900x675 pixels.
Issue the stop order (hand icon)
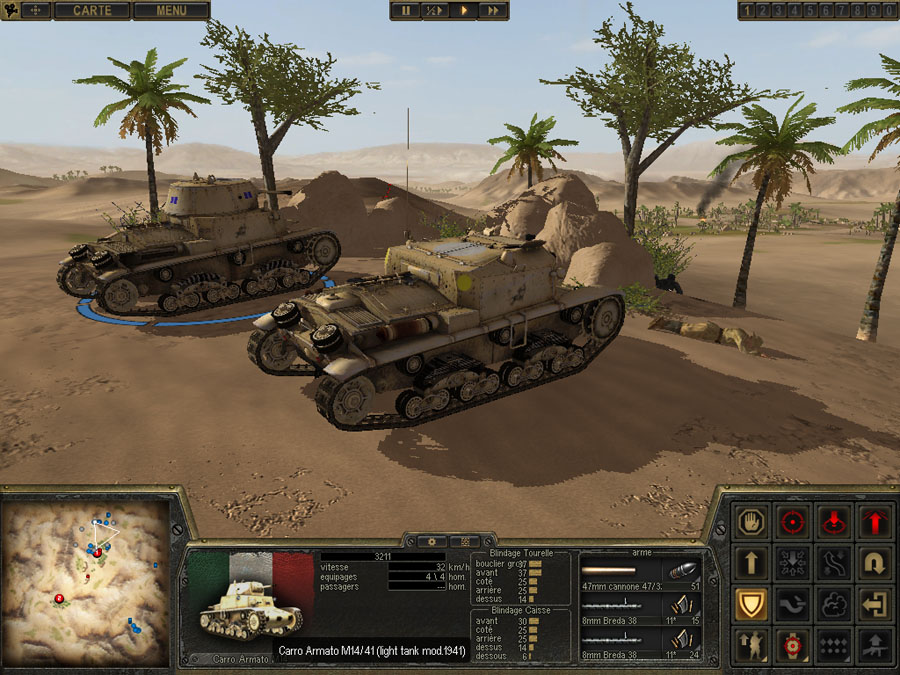[x=751, y=521]
